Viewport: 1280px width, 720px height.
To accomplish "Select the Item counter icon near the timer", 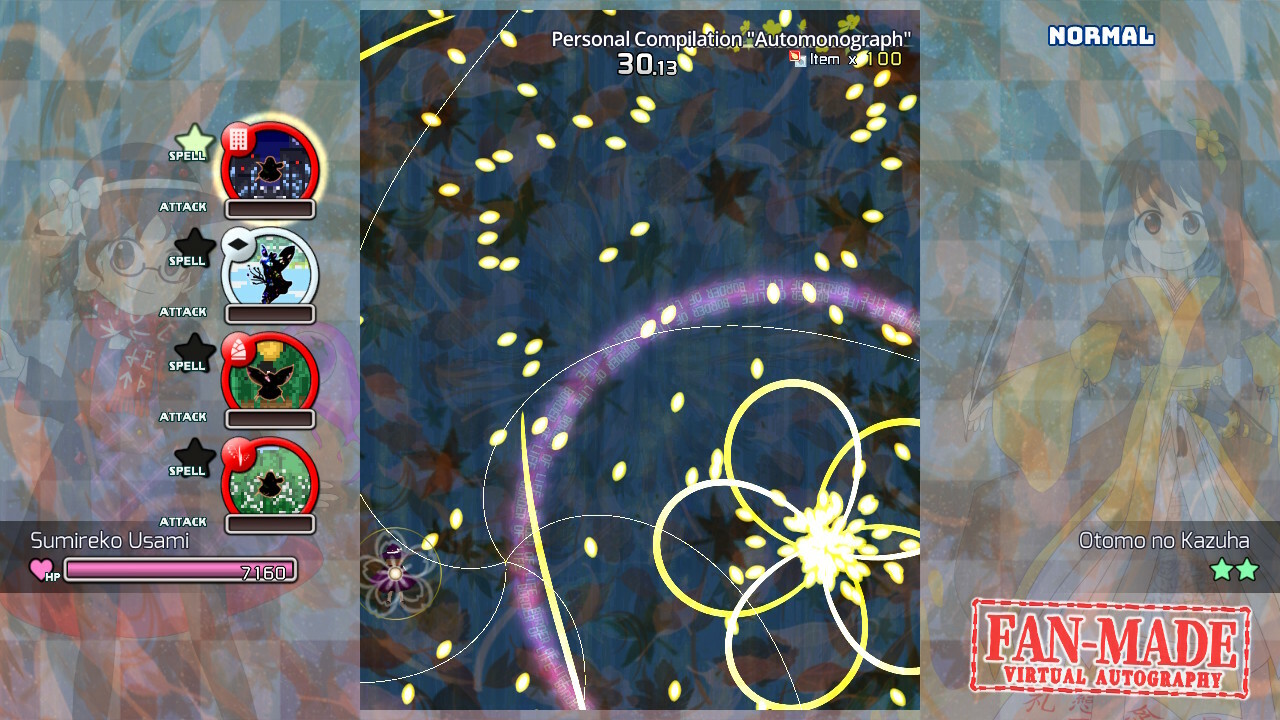I will pos(797,60).
